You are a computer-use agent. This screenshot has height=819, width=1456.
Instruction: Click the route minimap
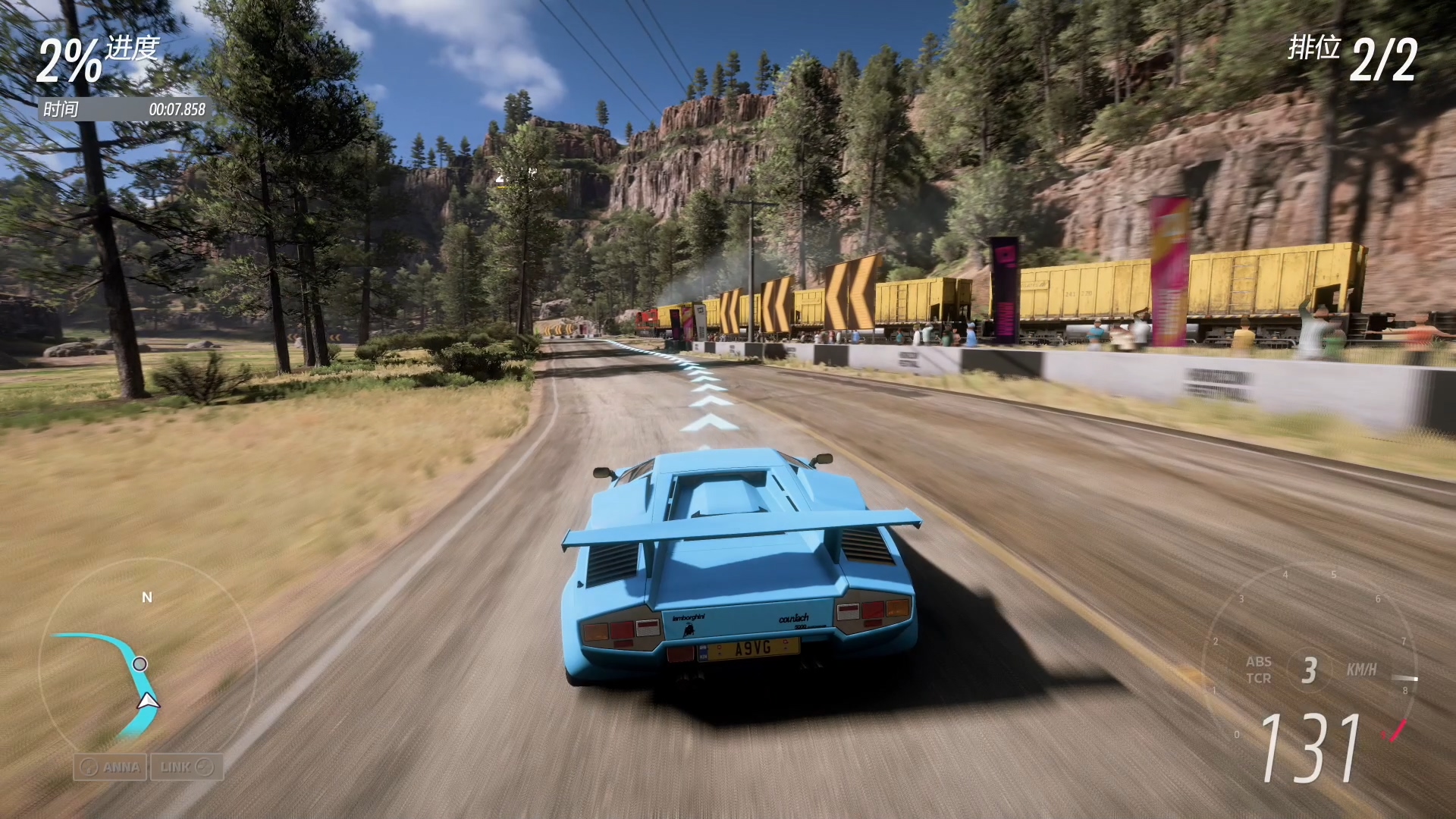pos(147,666)
